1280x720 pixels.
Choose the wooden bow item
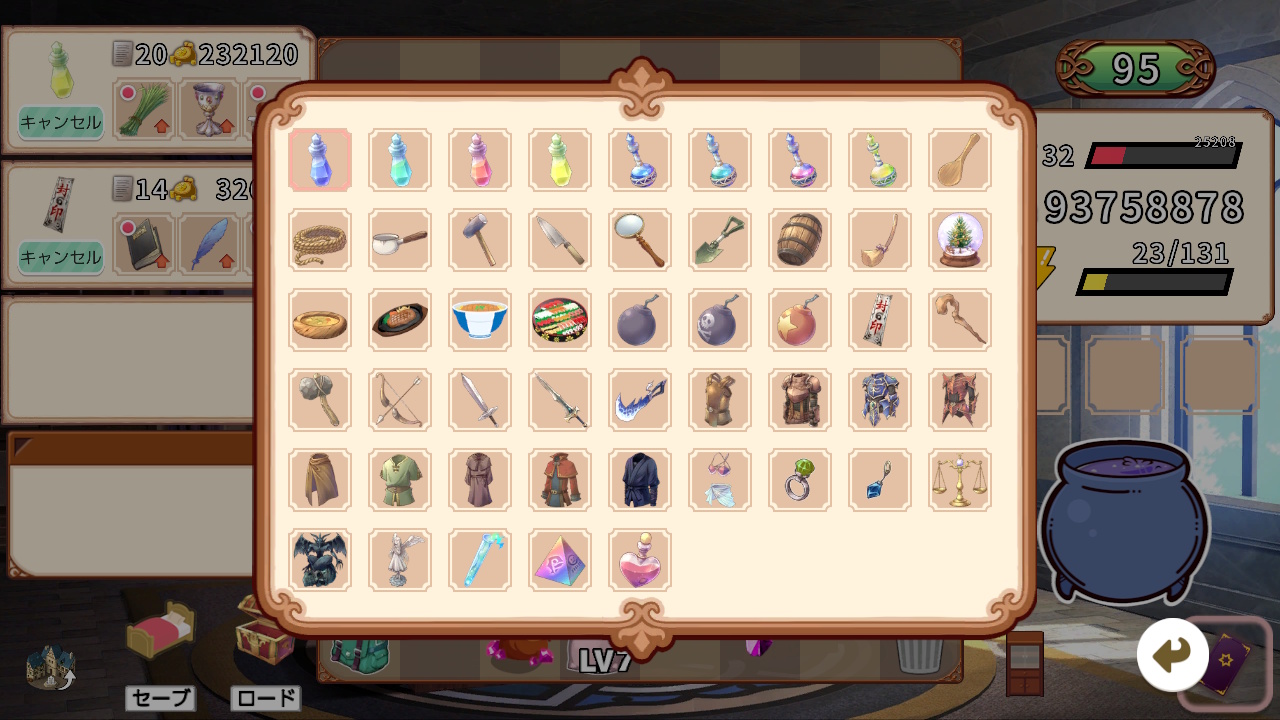pos(400,400)
